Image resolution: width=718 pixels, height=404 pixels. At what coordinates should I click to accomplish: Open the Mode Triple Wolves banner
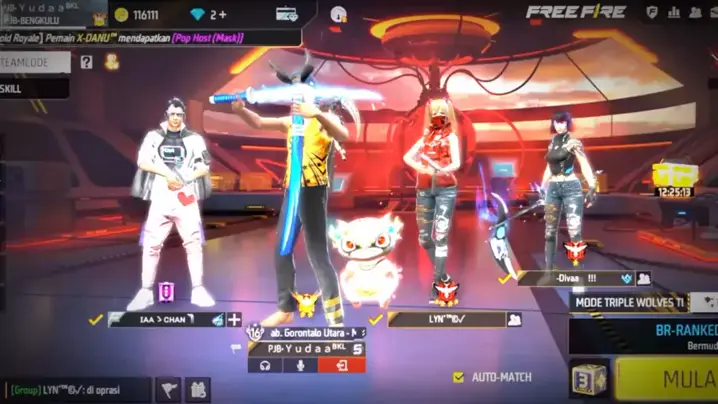click(x=630, y=302)
